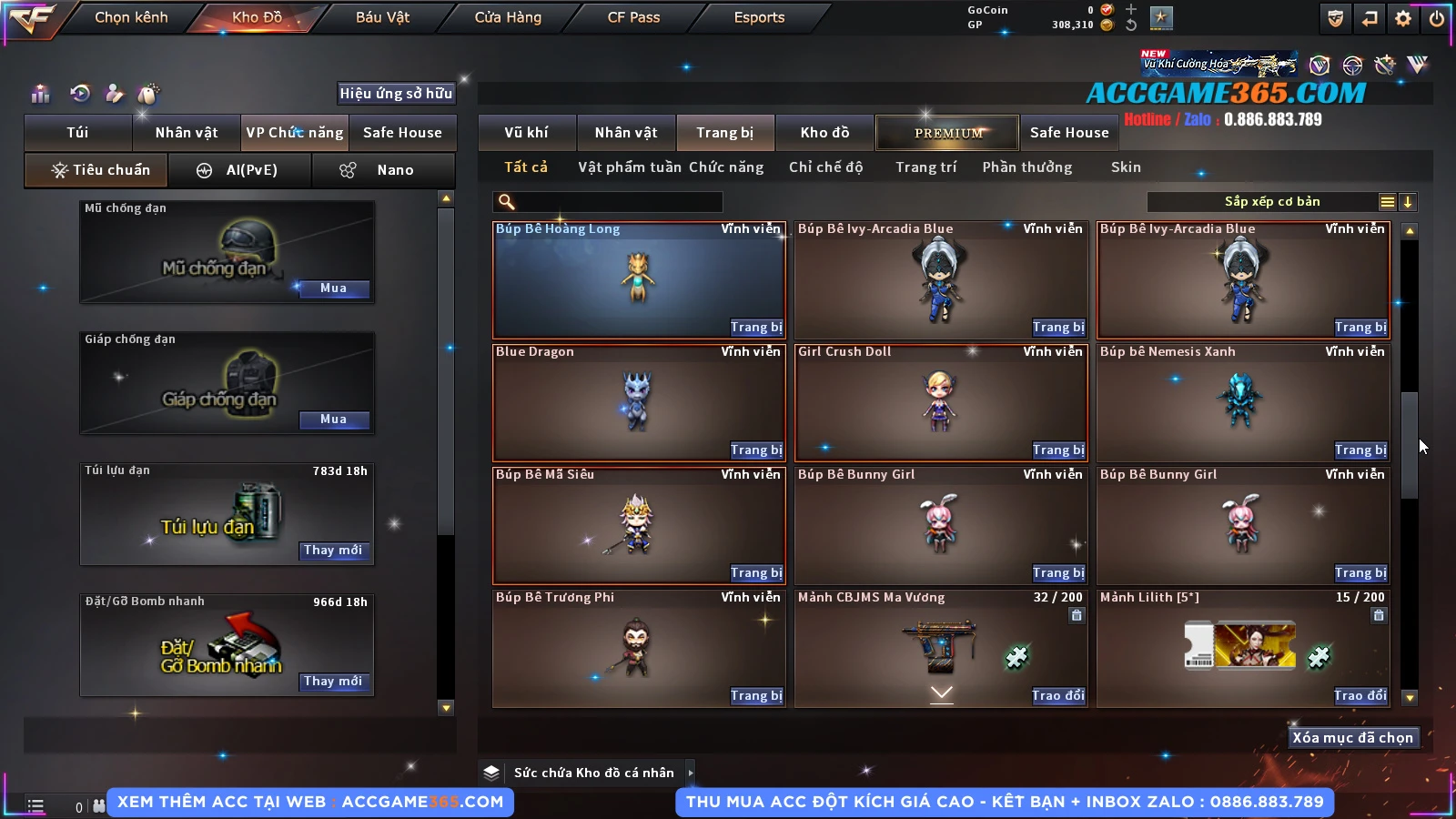Expand Sức chứa Kho đồ cá nhân
Image resolution: width=1456 pixels, height=819 pixels.
[691, 773]
